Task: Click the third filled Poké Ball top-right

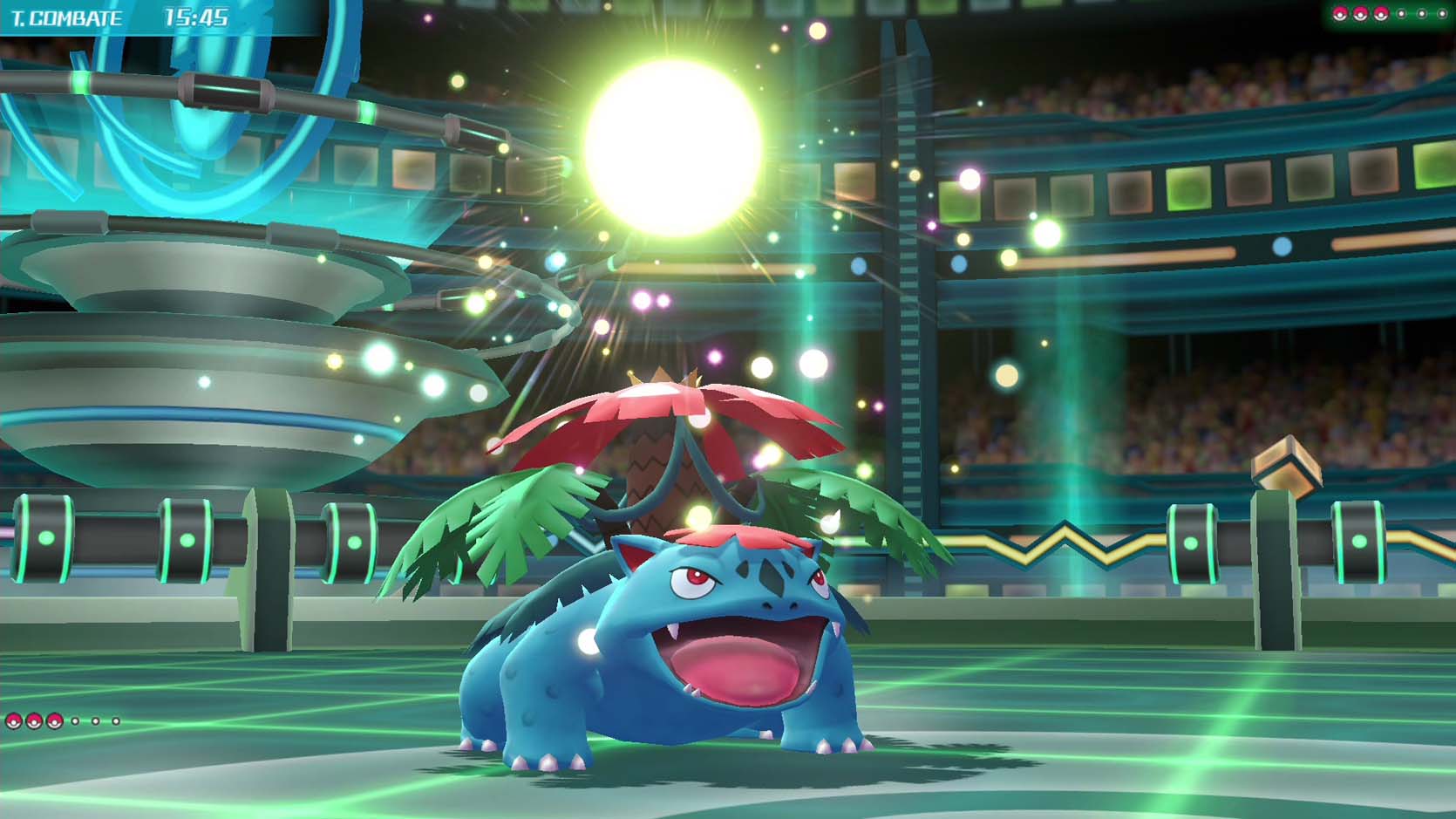Action: point(1381,14)
